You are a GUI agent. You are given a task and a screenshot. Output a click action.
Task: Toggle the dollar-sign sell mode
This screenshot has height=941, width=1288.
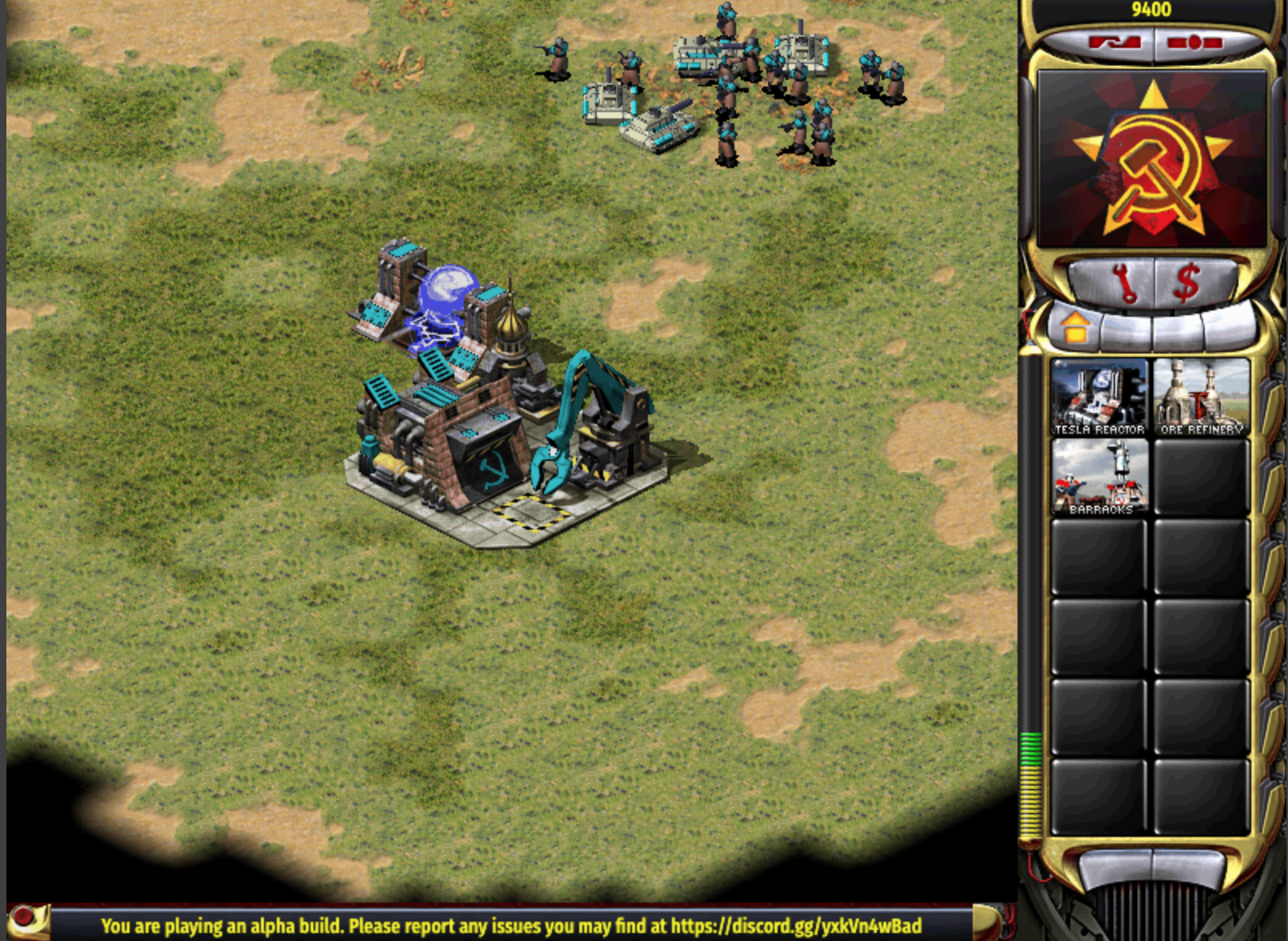[x=1186, y=283]
